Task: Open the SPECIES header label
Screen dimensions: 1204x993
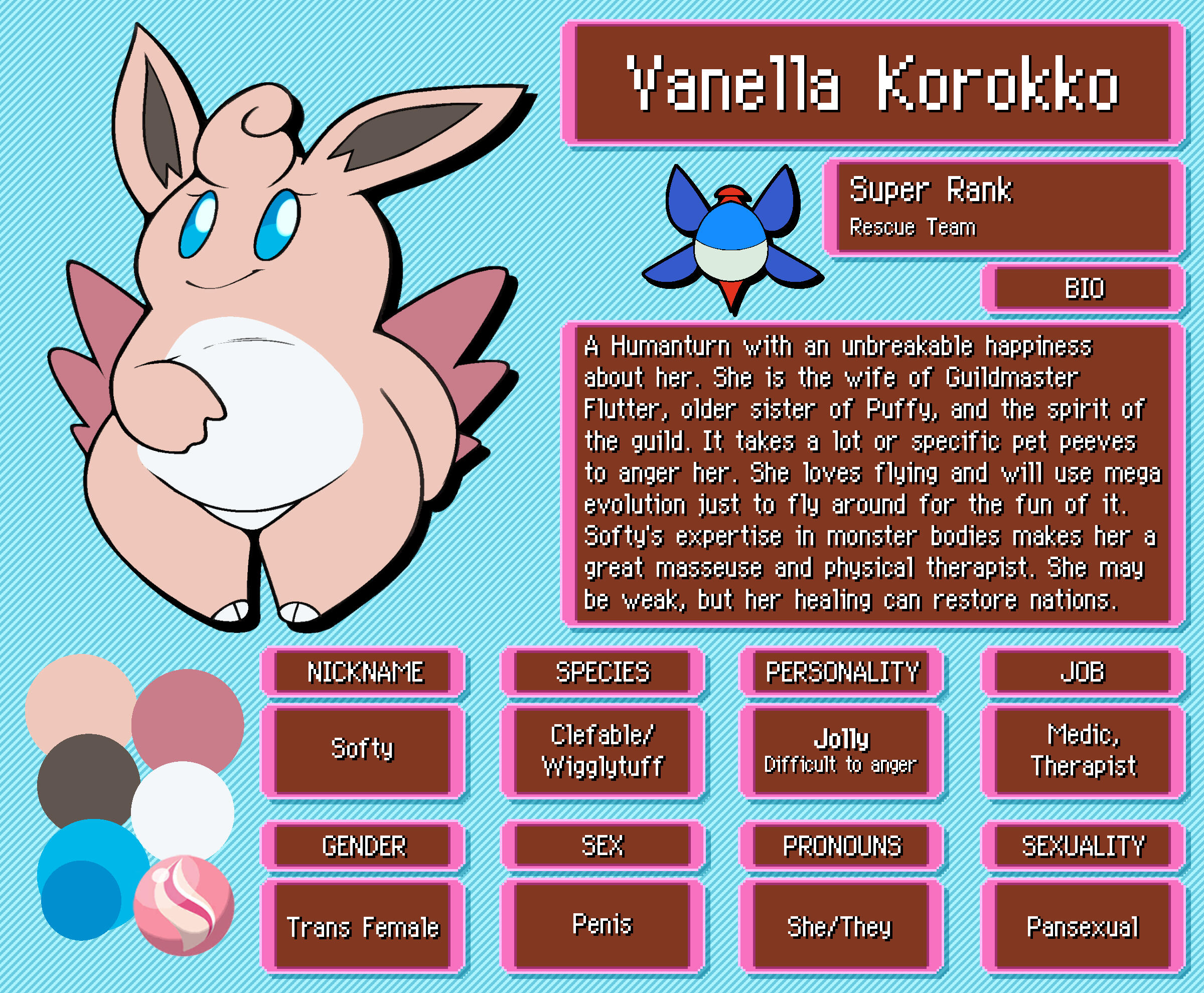Action: pyautogui.click(x=603, y=672)
